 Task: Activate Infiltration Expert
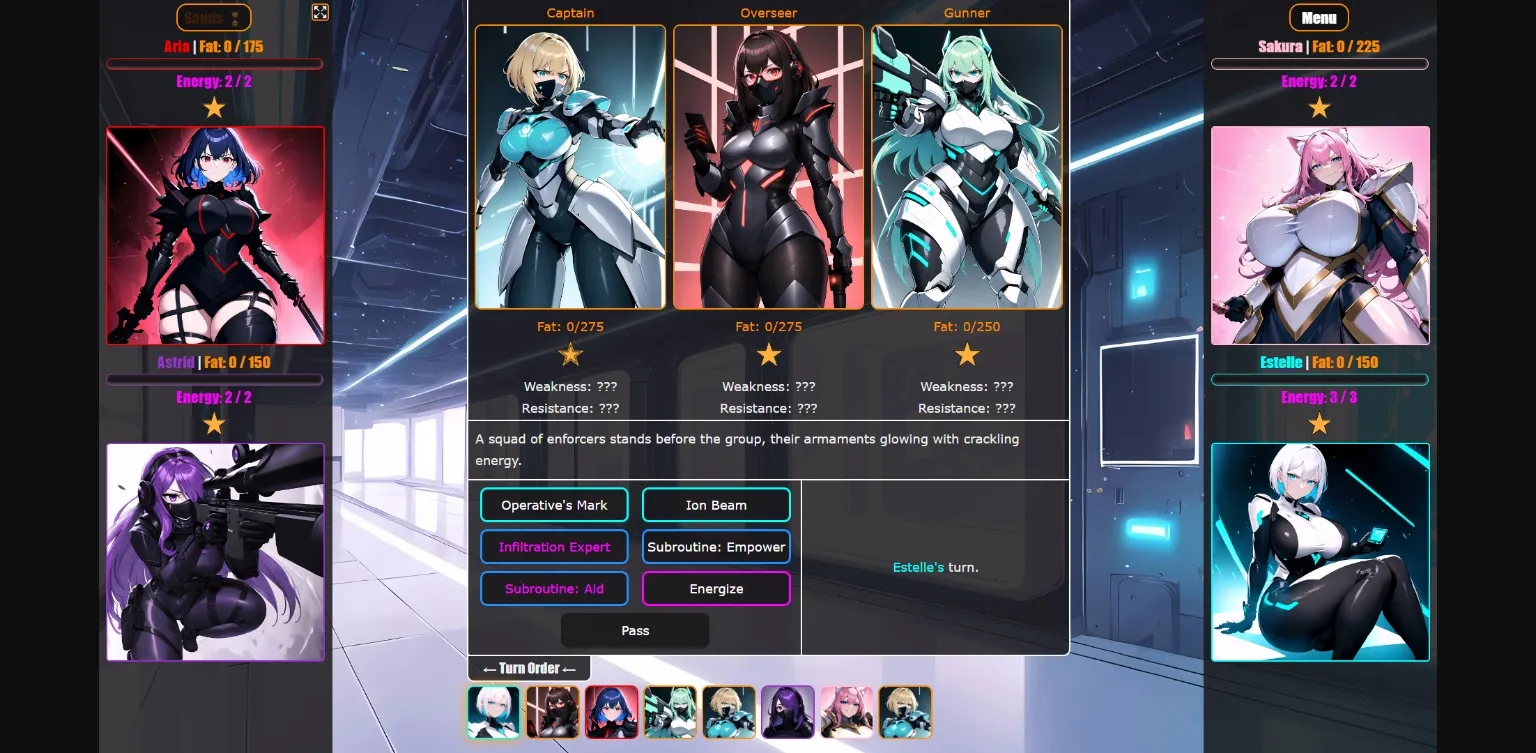pyautogui.click(x=554, y=546)
